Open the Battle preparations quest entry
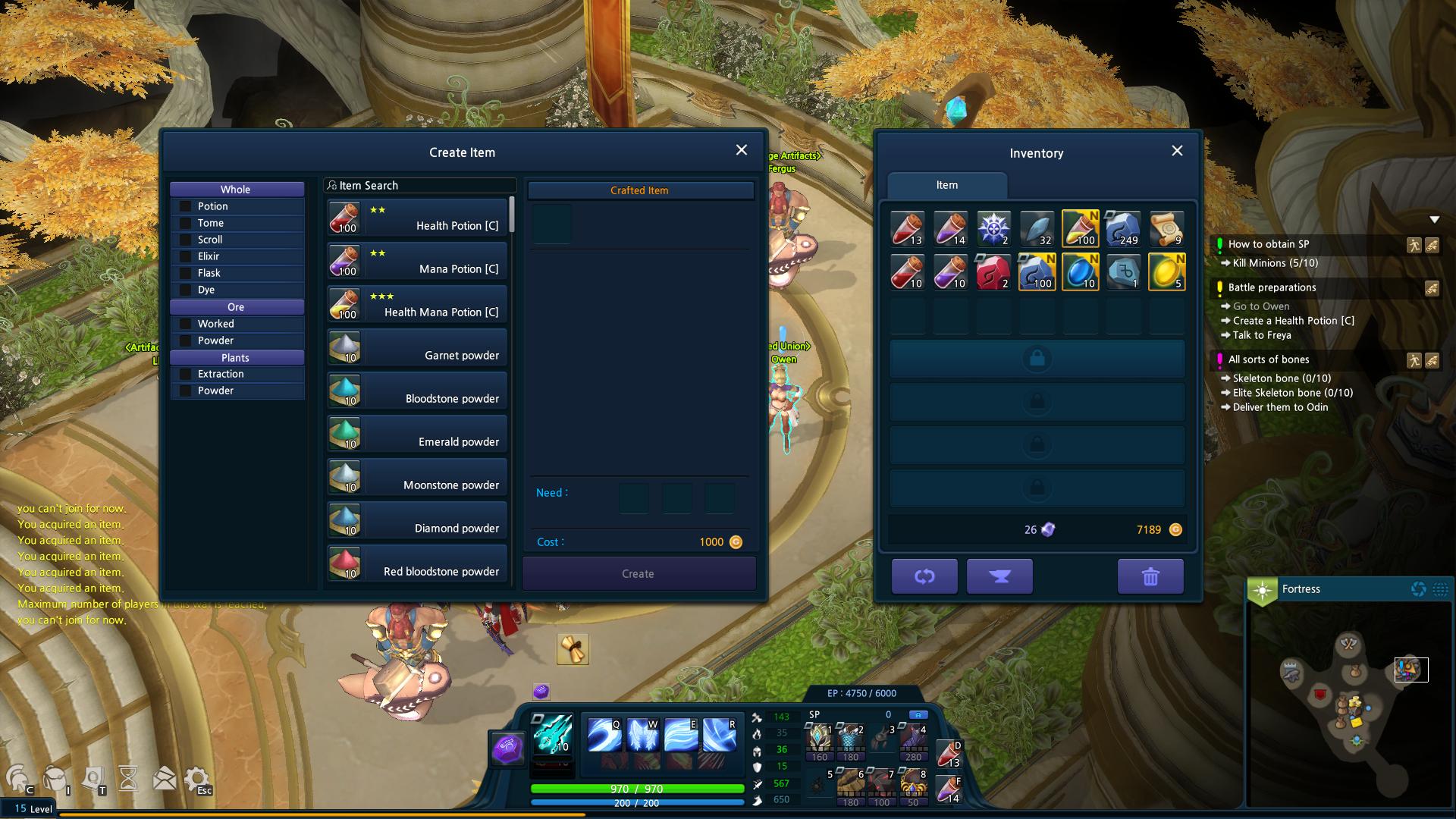 (x=1272, y=287)
